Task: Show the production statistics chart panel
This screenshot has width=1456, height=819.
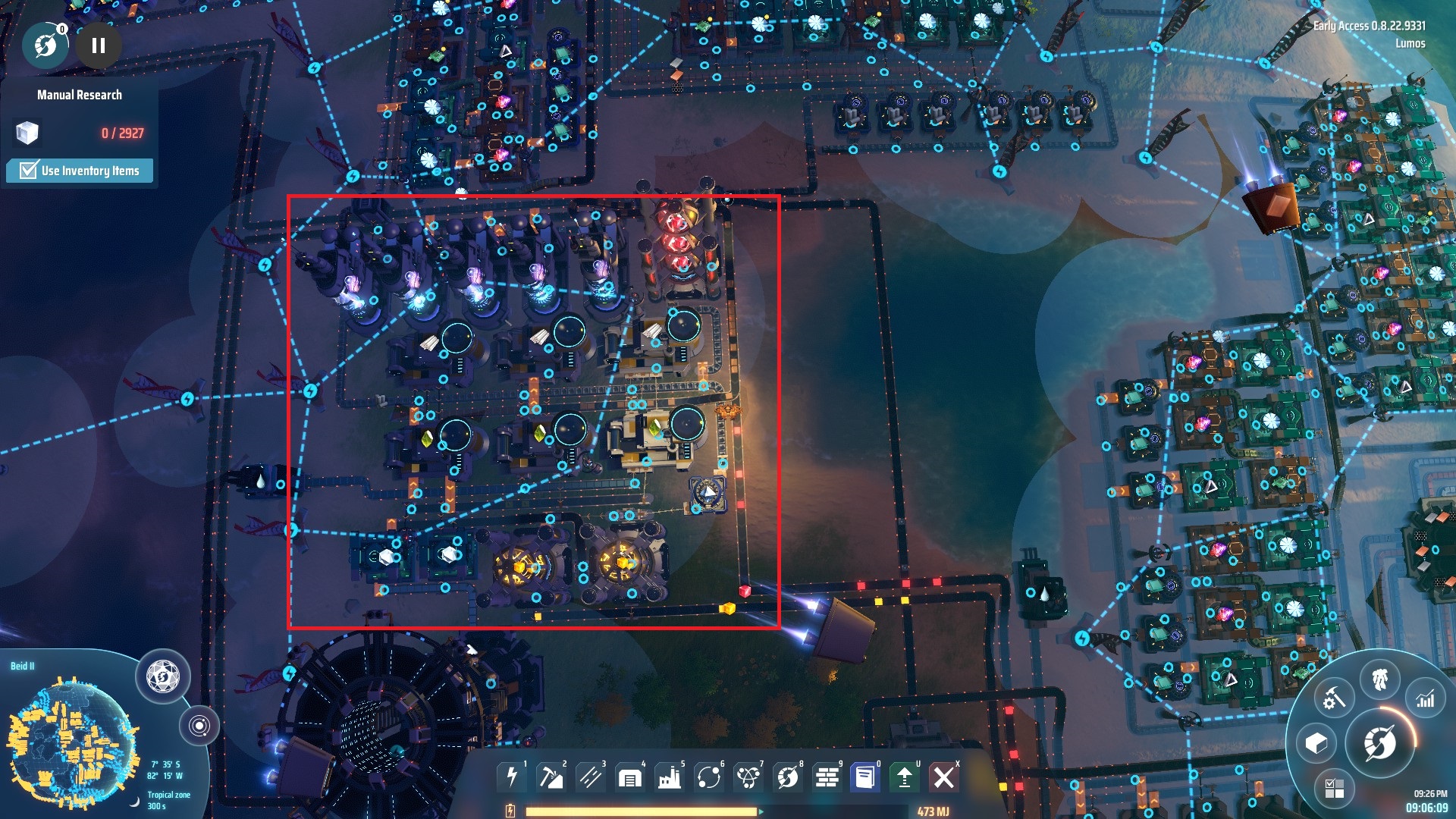Action: tap(1426, 698)
